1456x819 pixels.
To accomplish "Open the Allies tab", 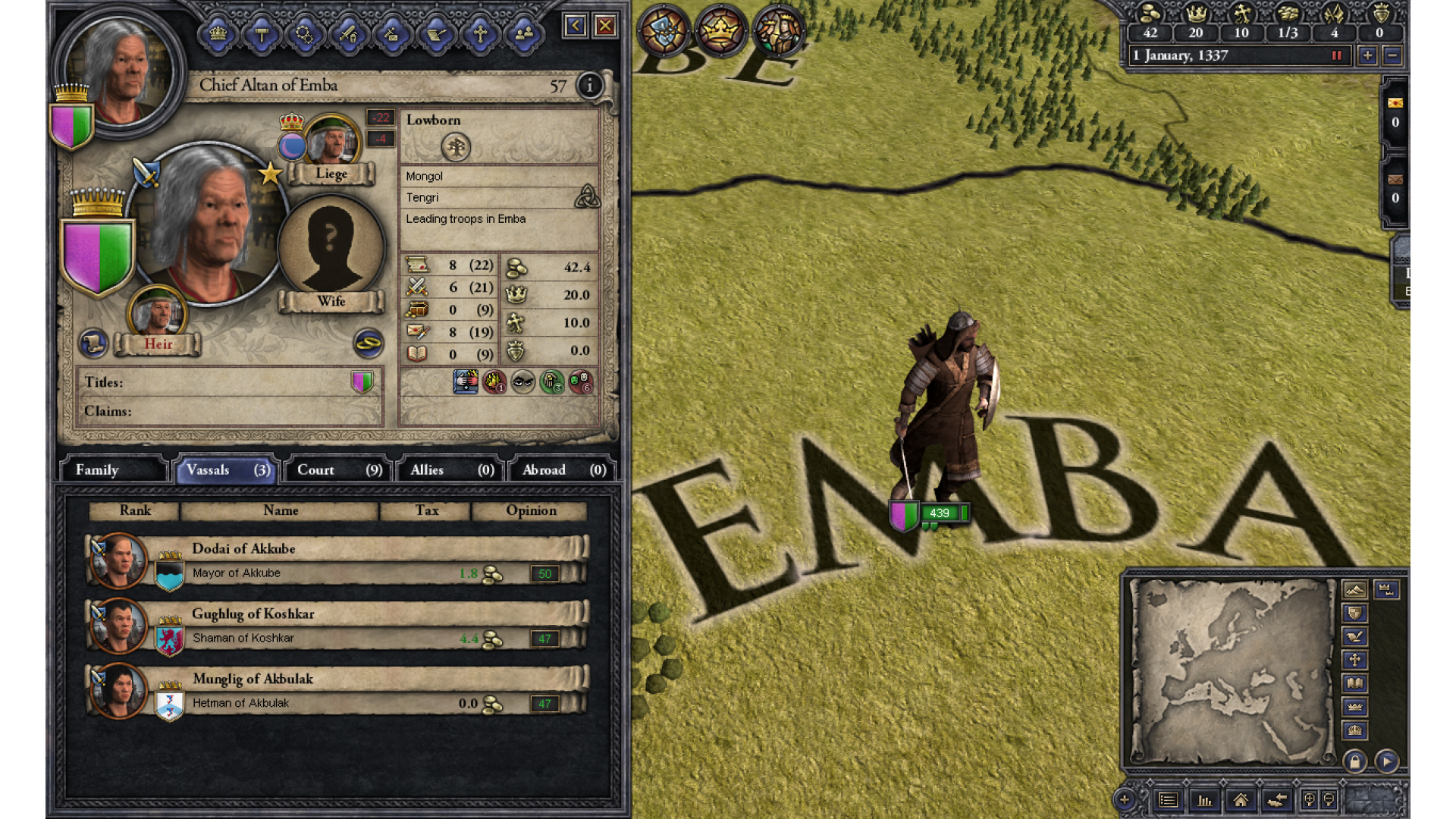I will click(451, 470).
